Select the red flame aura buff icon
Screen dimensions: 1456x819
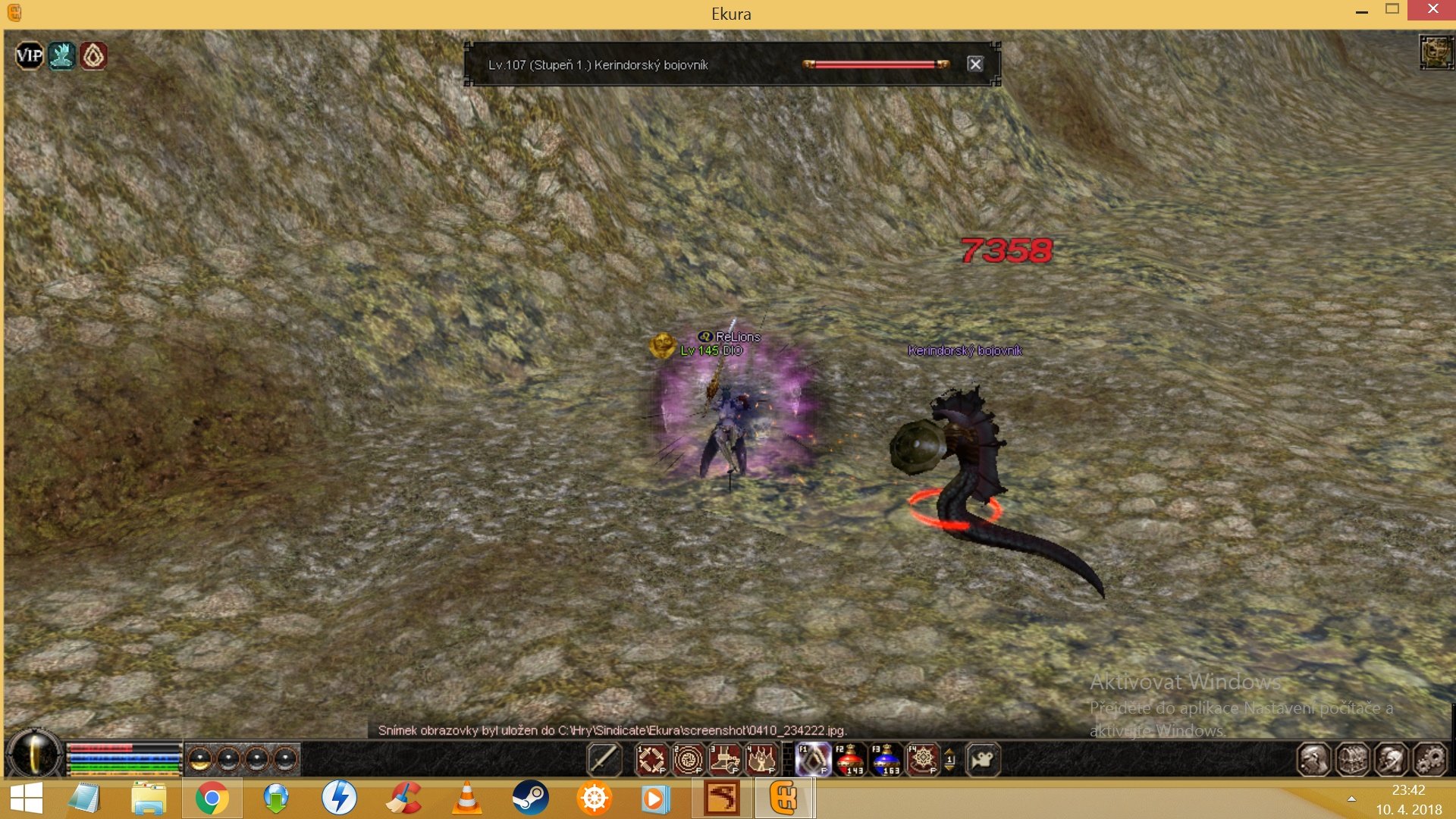click(93, 55)
